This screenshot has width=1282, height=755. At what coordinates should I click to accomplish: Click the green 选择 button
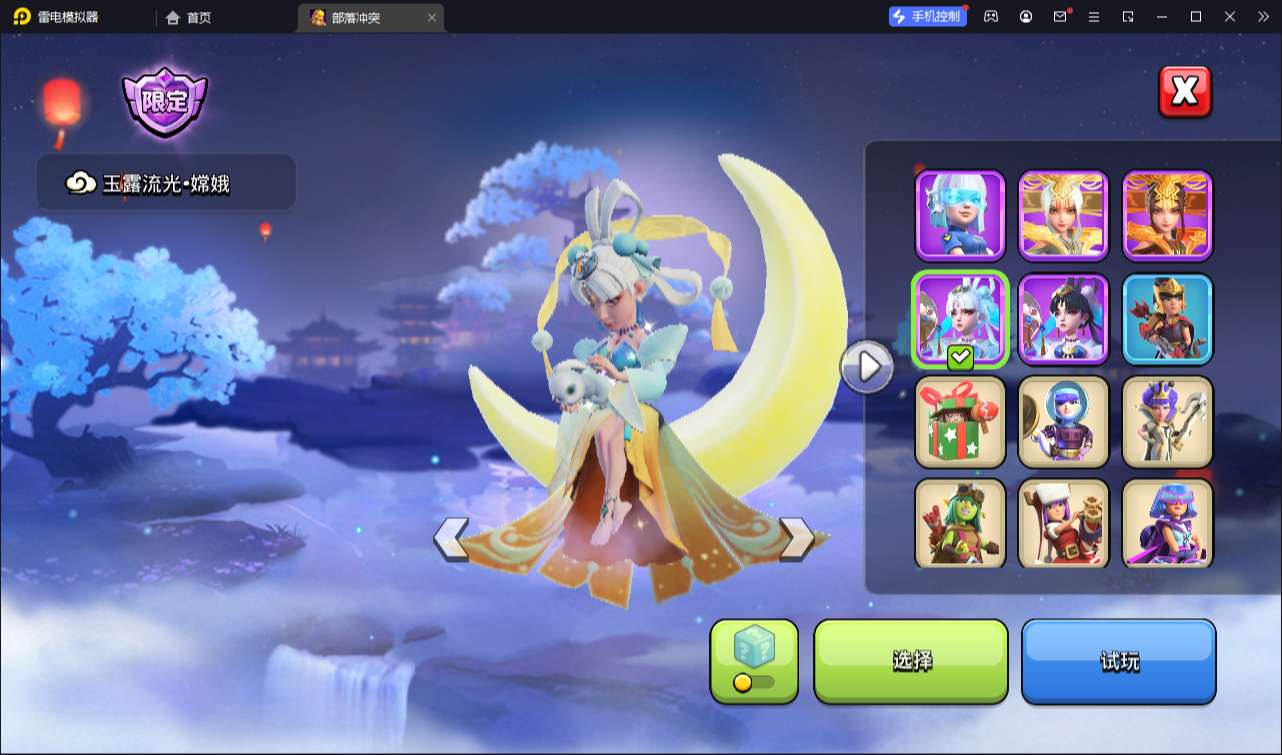tap(911, 661)
